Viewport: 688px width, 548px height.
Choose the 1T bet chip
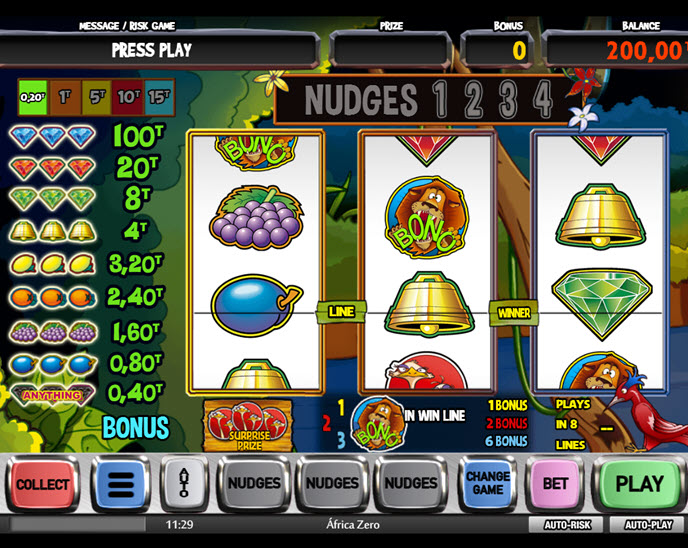[65, 98]
